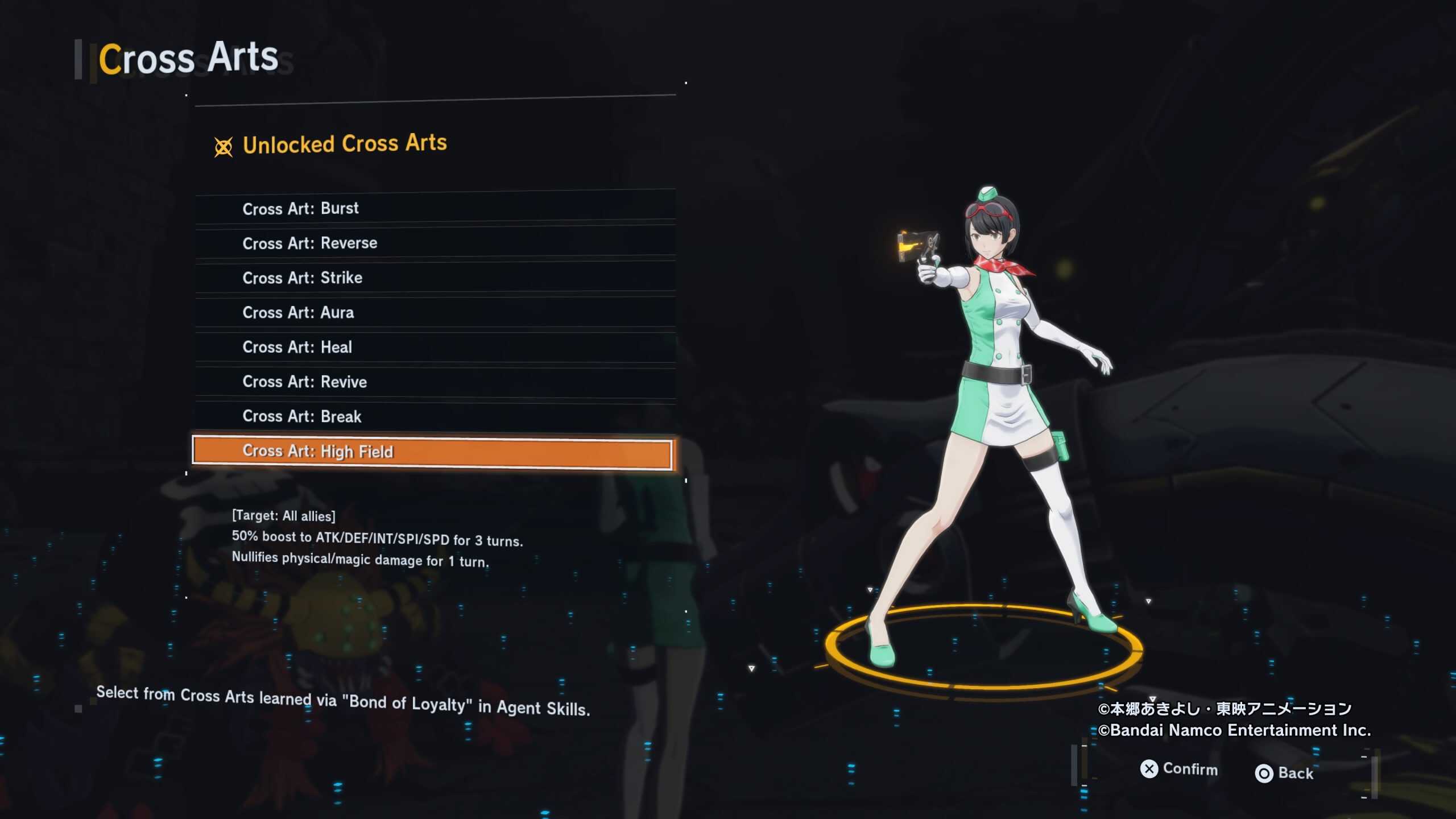Select Cross Art: Aura
The width and height of the screenshot is (1456, 819).
[435, 312]
